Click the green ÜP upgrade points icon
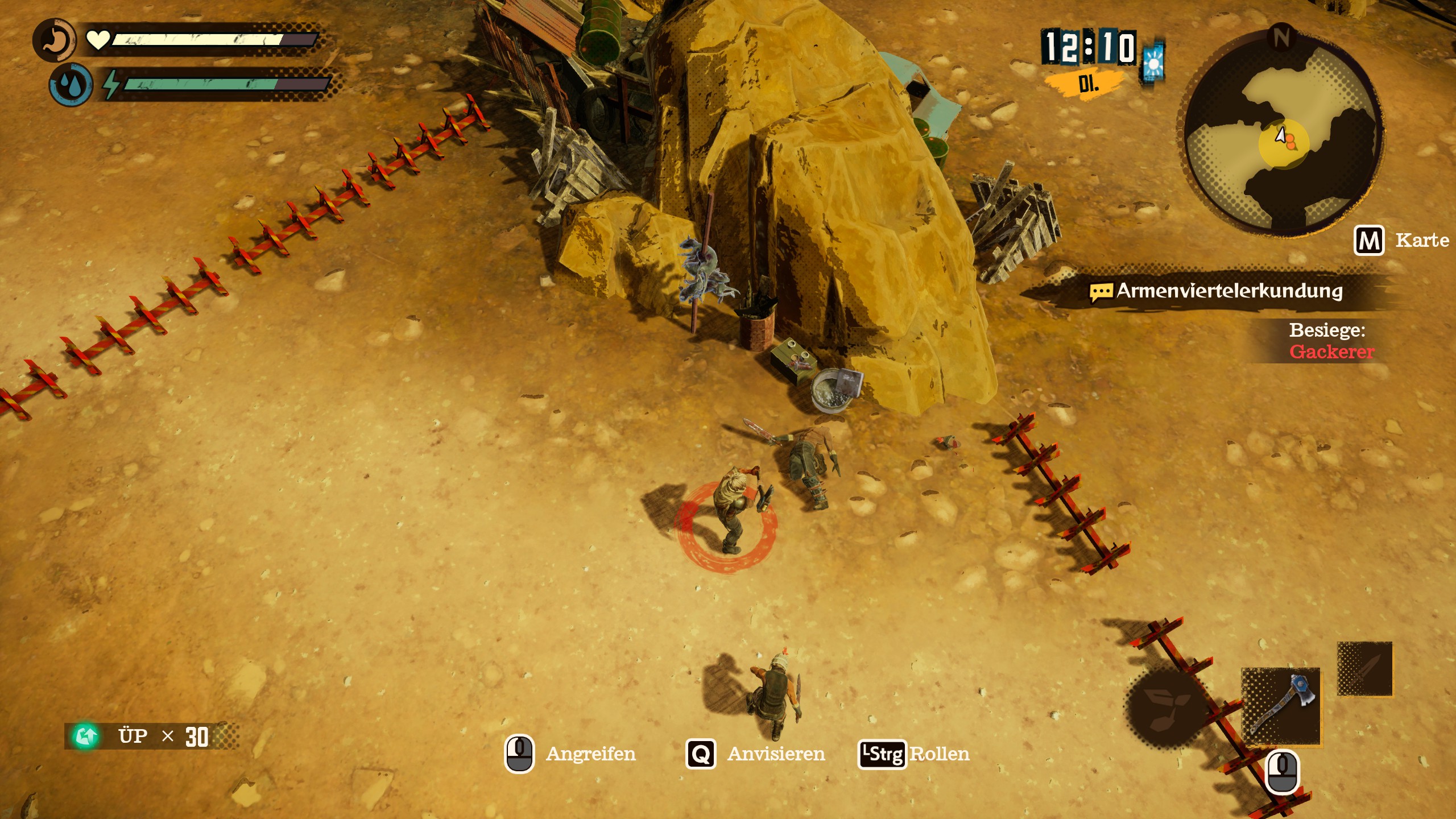Screen dimensions: 1456x819 tap(86, 736)
